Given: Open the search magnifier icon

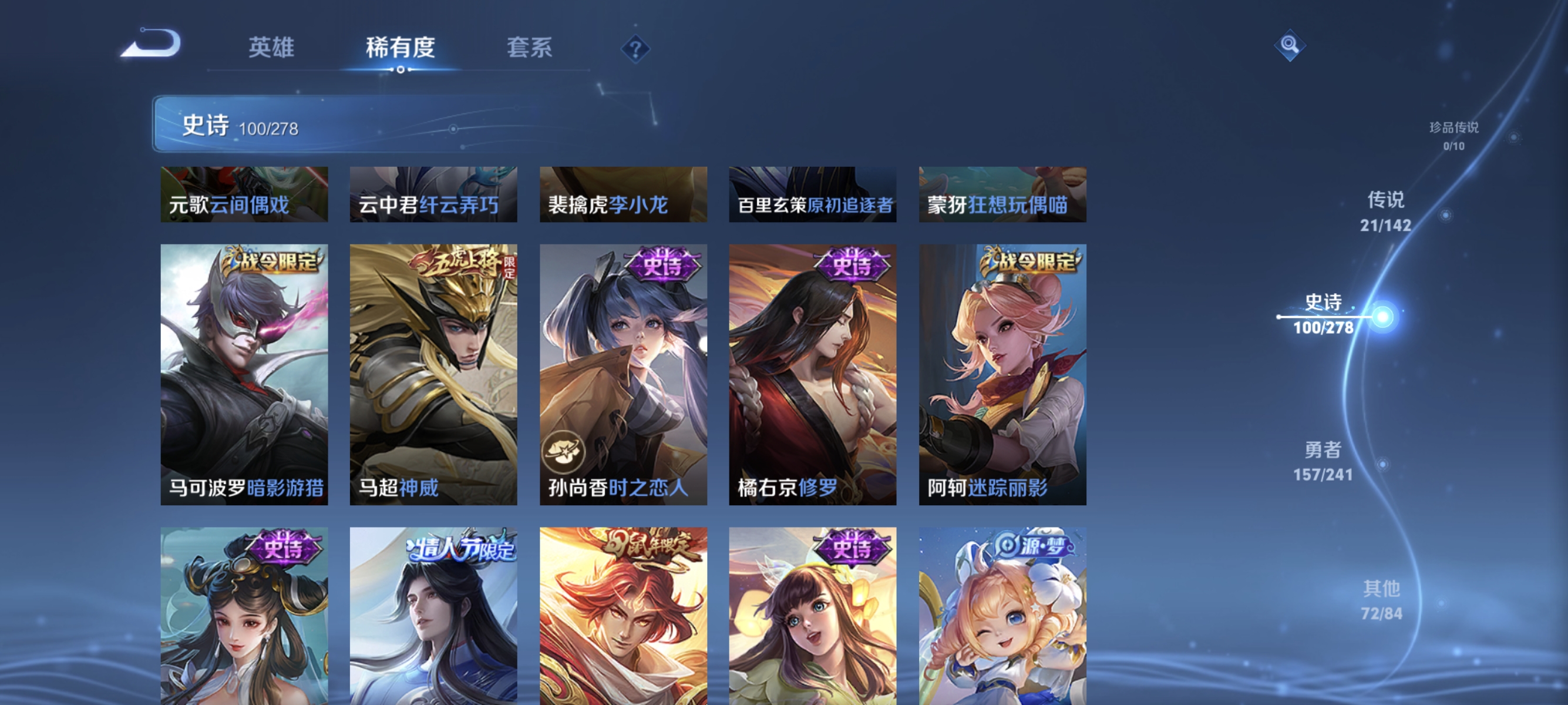Looking at the screenshot, I should coord(1291,44).
